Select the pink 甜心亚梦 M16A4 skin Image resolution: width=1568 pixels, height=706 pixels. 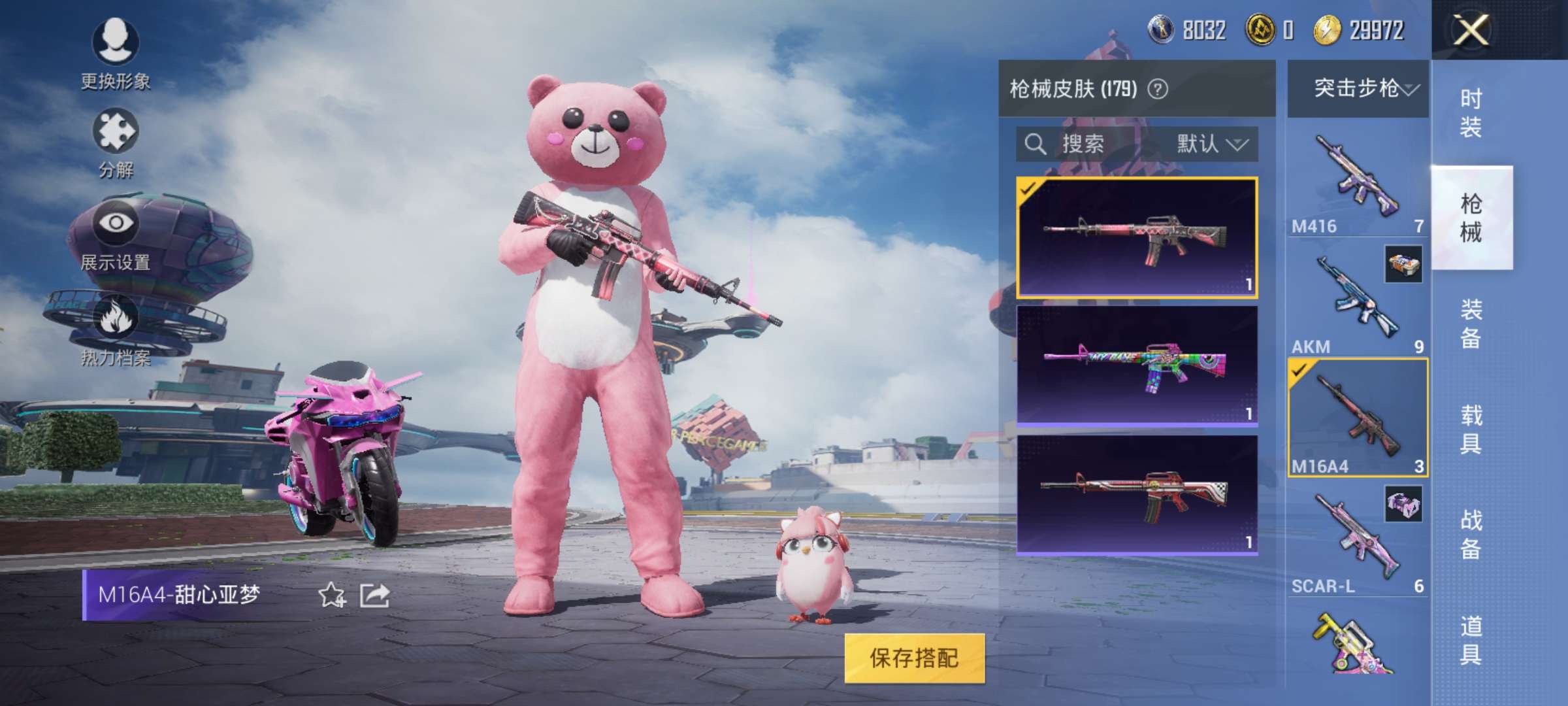pyautogui.click(x=1137, y=237)
